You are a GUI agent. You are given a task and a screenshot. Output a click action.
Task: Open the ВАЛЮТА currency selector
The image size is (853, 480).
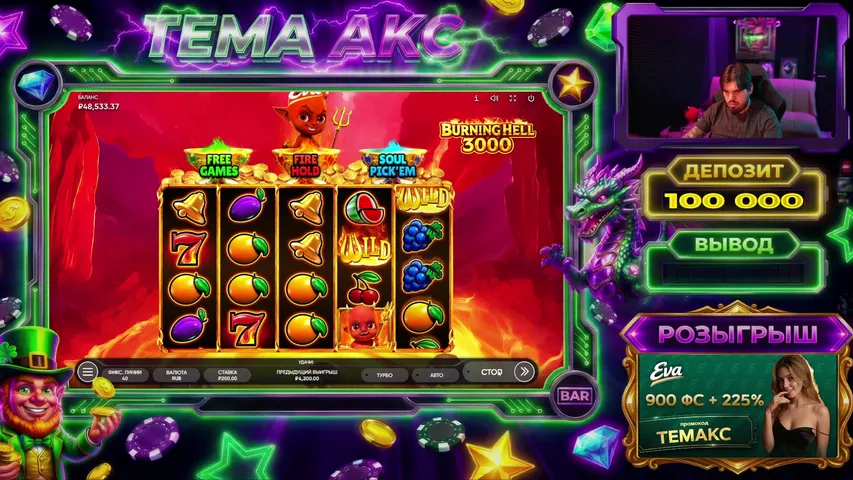pyautogui.click(x=177, y=374)
